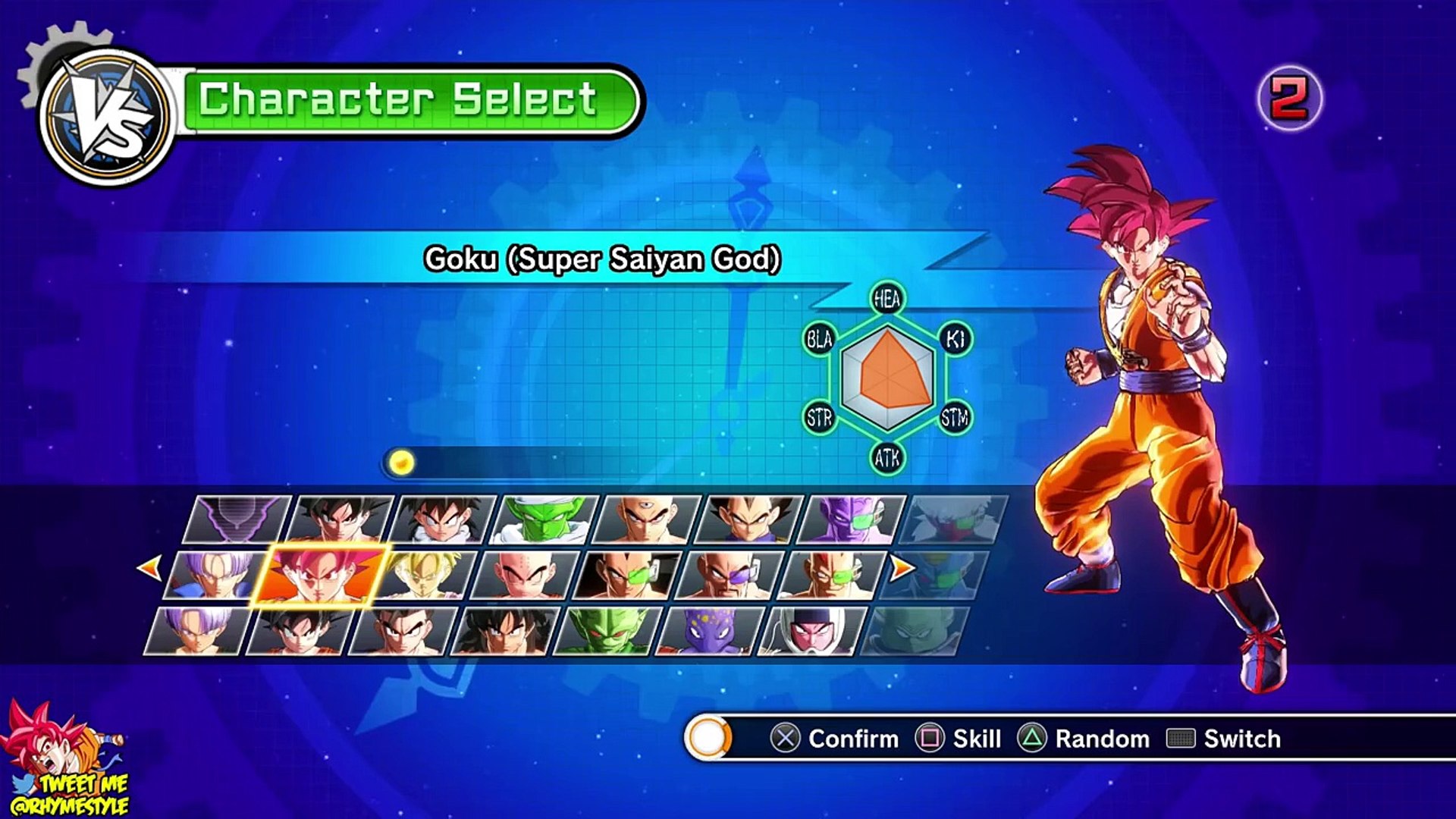This screenshot has height=819, width=1456.
Task: Select the custom character silhouette tile
Action: pos(238,520)
